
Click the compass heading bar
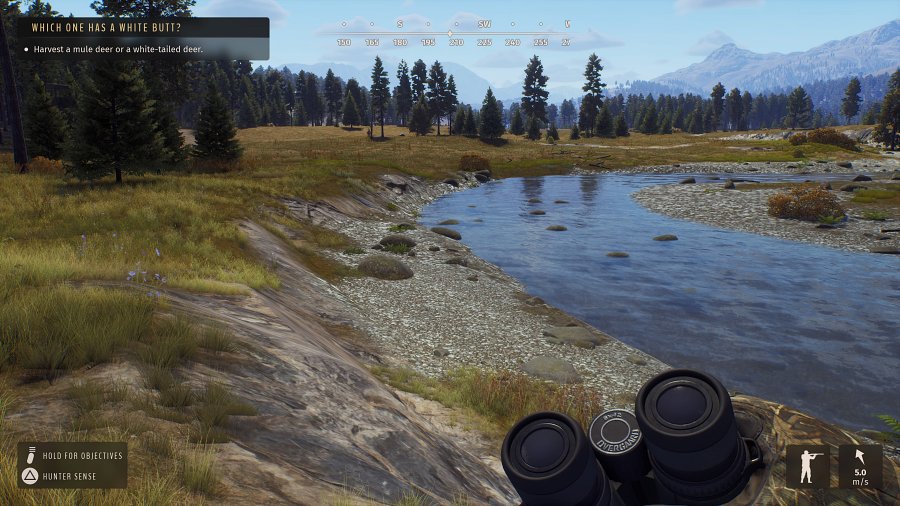click(x=455, y=33)
